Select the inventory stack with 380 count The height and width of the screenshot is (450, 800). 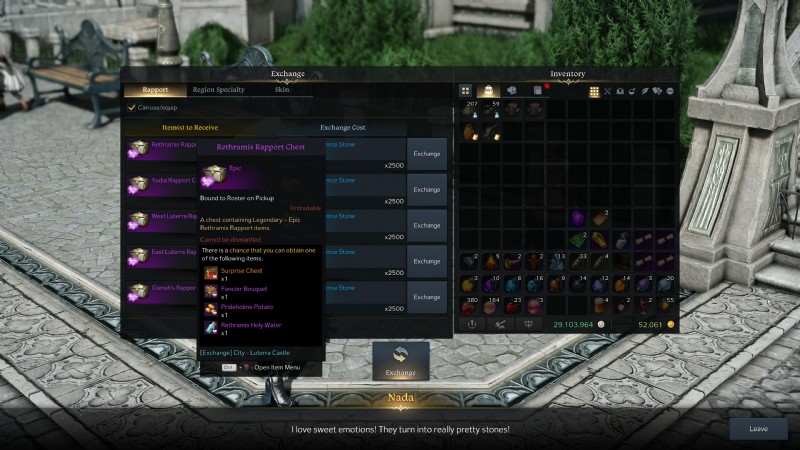pos(467,306)
